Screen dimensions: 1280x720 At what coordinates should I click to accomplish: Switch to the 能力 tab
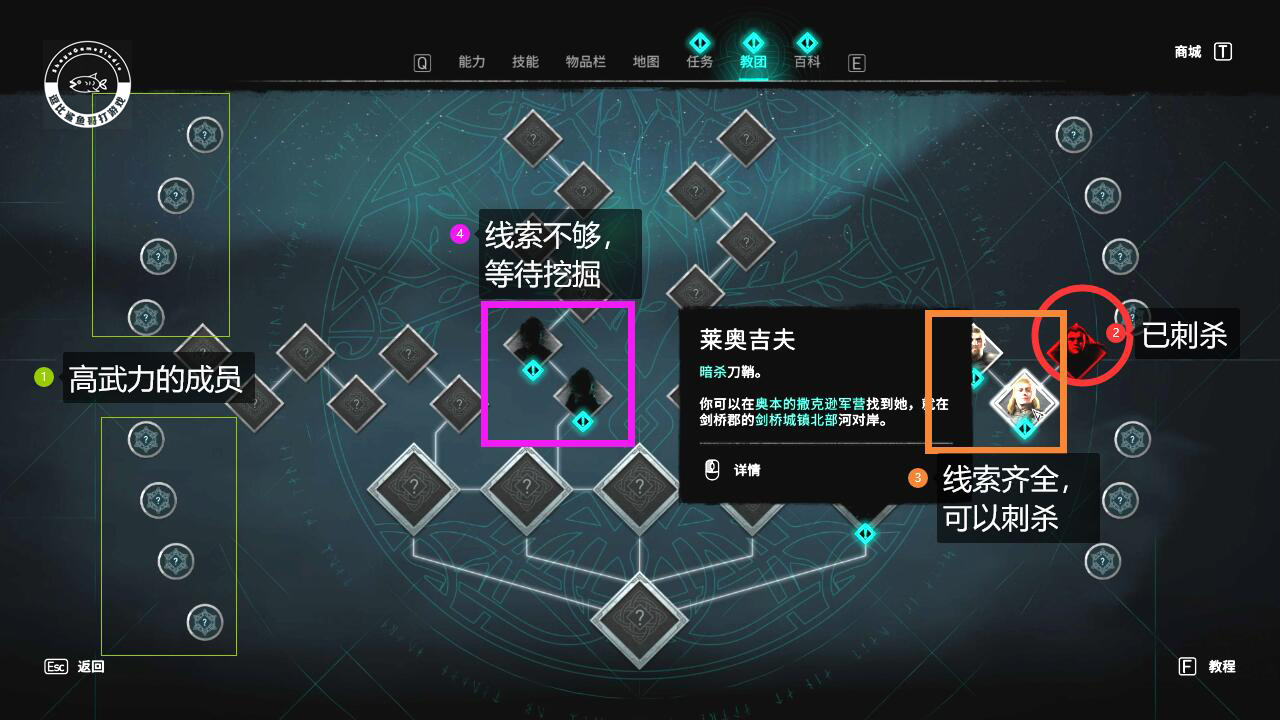[x=470, y=61]
